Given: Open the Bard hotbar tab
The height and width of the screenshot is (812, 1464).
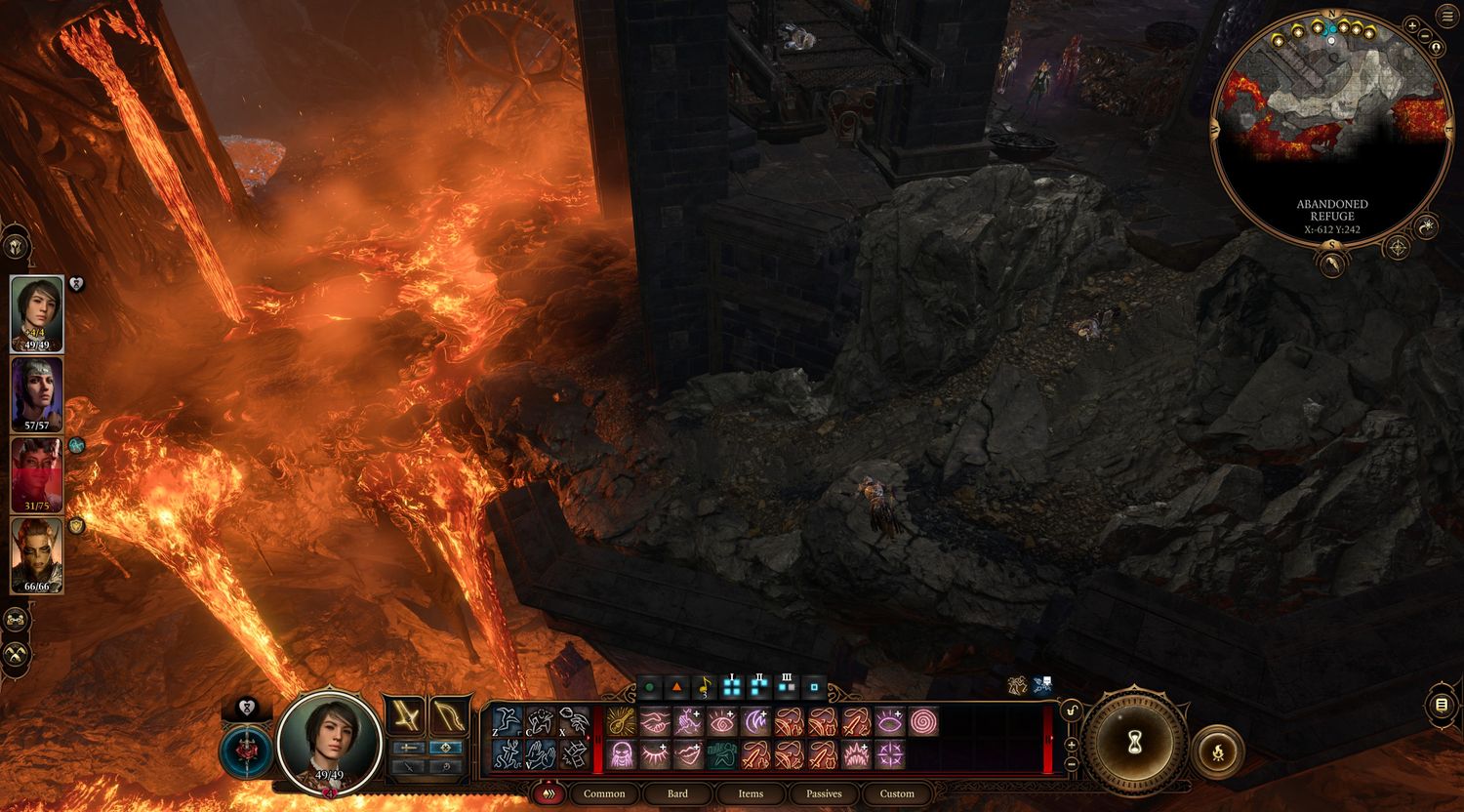Looking at the screenshot, I should (x=677, y=793).
